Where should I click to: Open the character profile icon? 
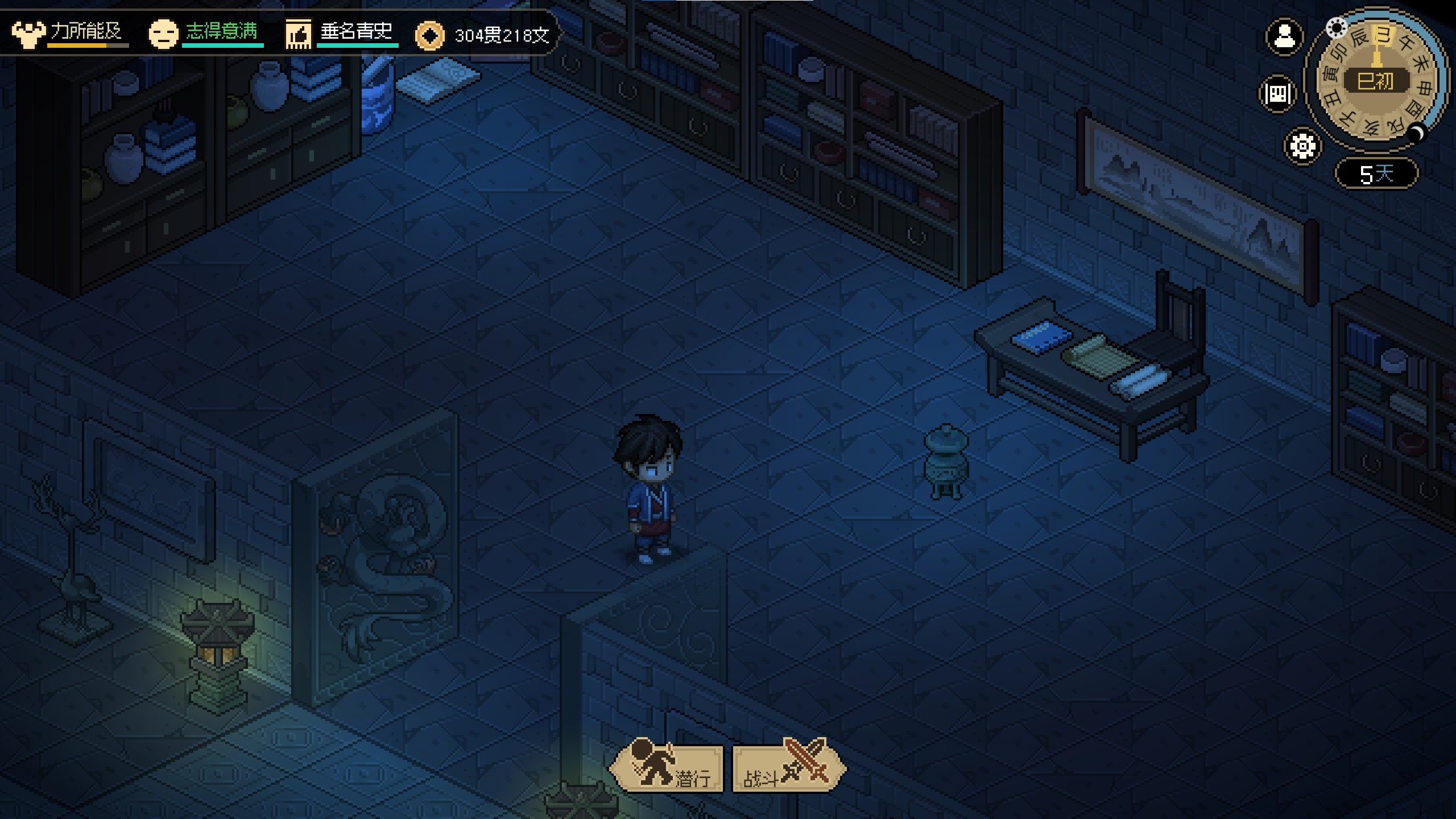1284,38
